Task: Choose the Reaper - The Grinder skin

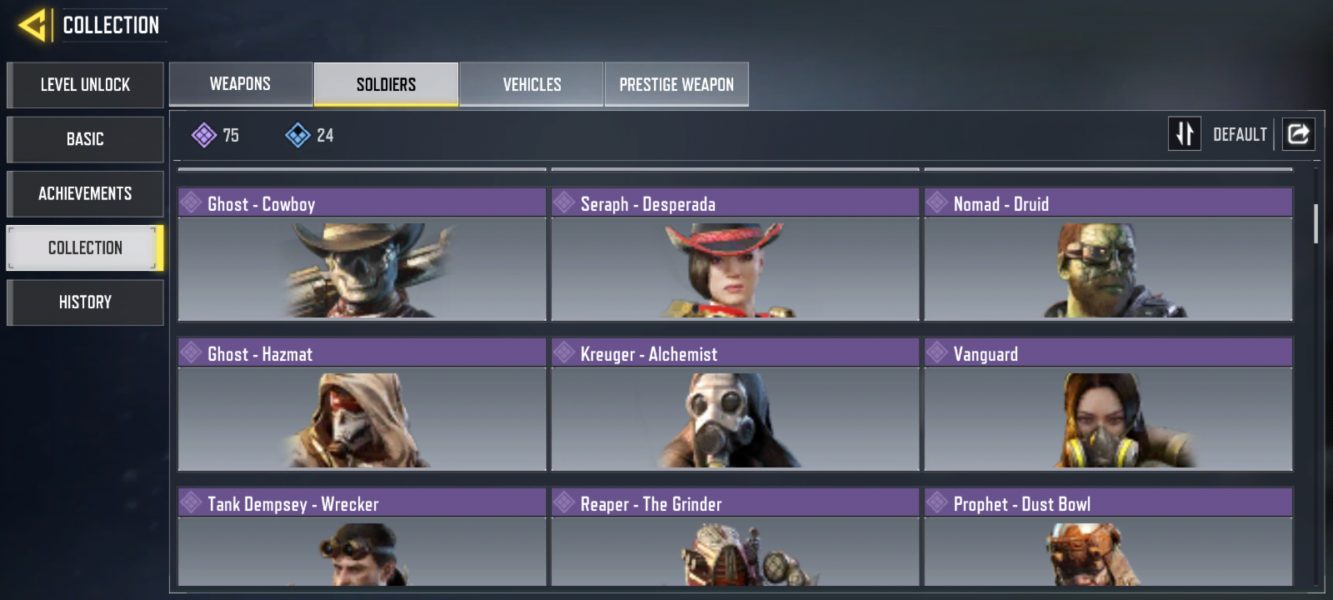Action: (735, 537)
